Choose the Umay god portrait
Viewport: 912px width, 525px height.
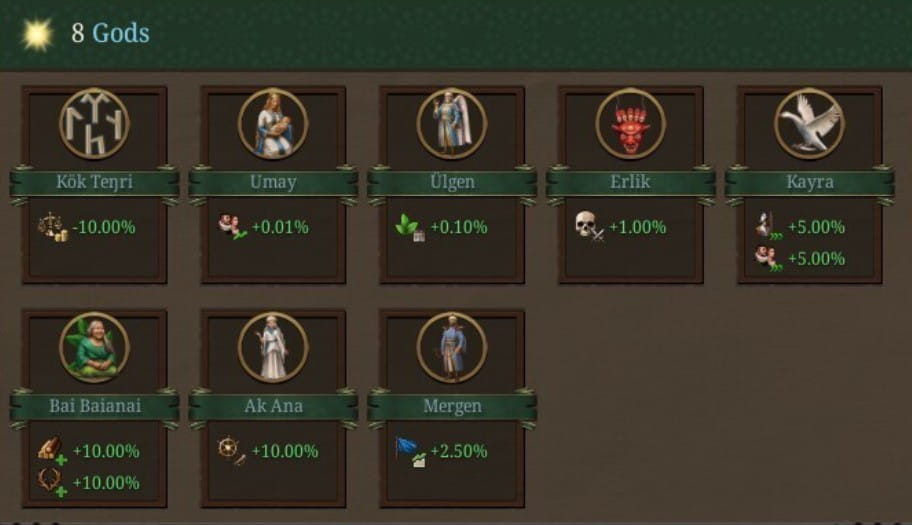(x=273, y=123)
